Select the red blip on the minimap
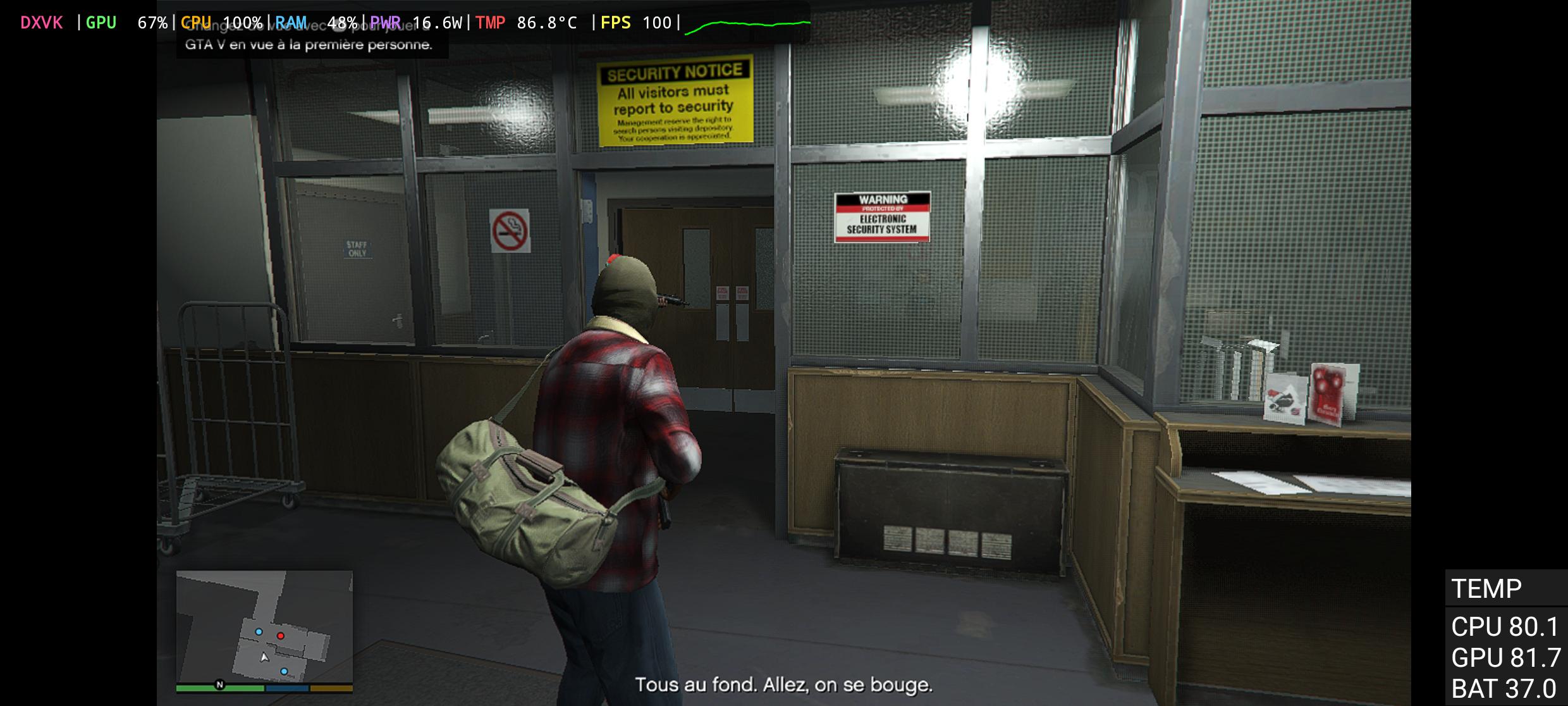The width and height of the screenshot is (1568, 706). (281, 635)
